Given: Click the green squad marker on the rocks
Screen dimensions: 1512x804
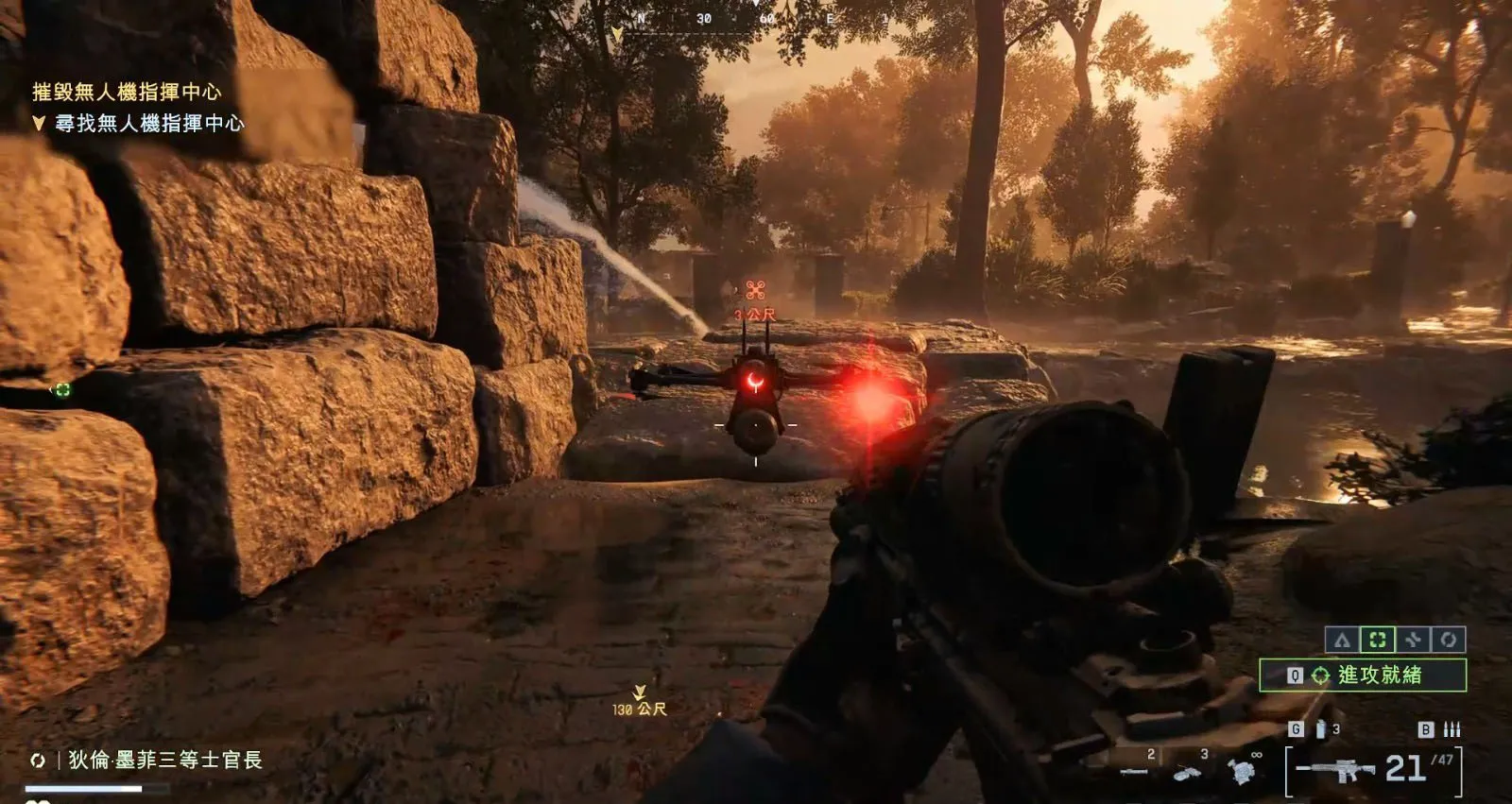Looking at the screenshot, I should tap(62, 389).
